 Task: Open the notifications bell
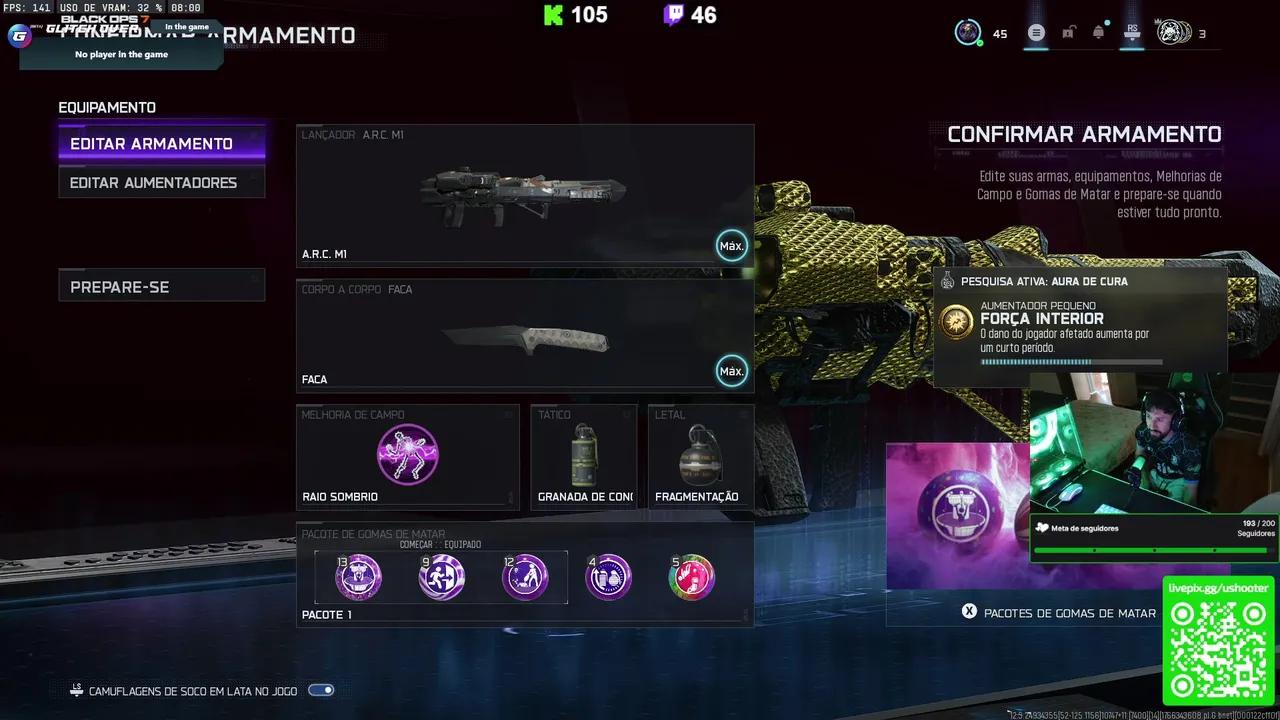(1099, 33)
